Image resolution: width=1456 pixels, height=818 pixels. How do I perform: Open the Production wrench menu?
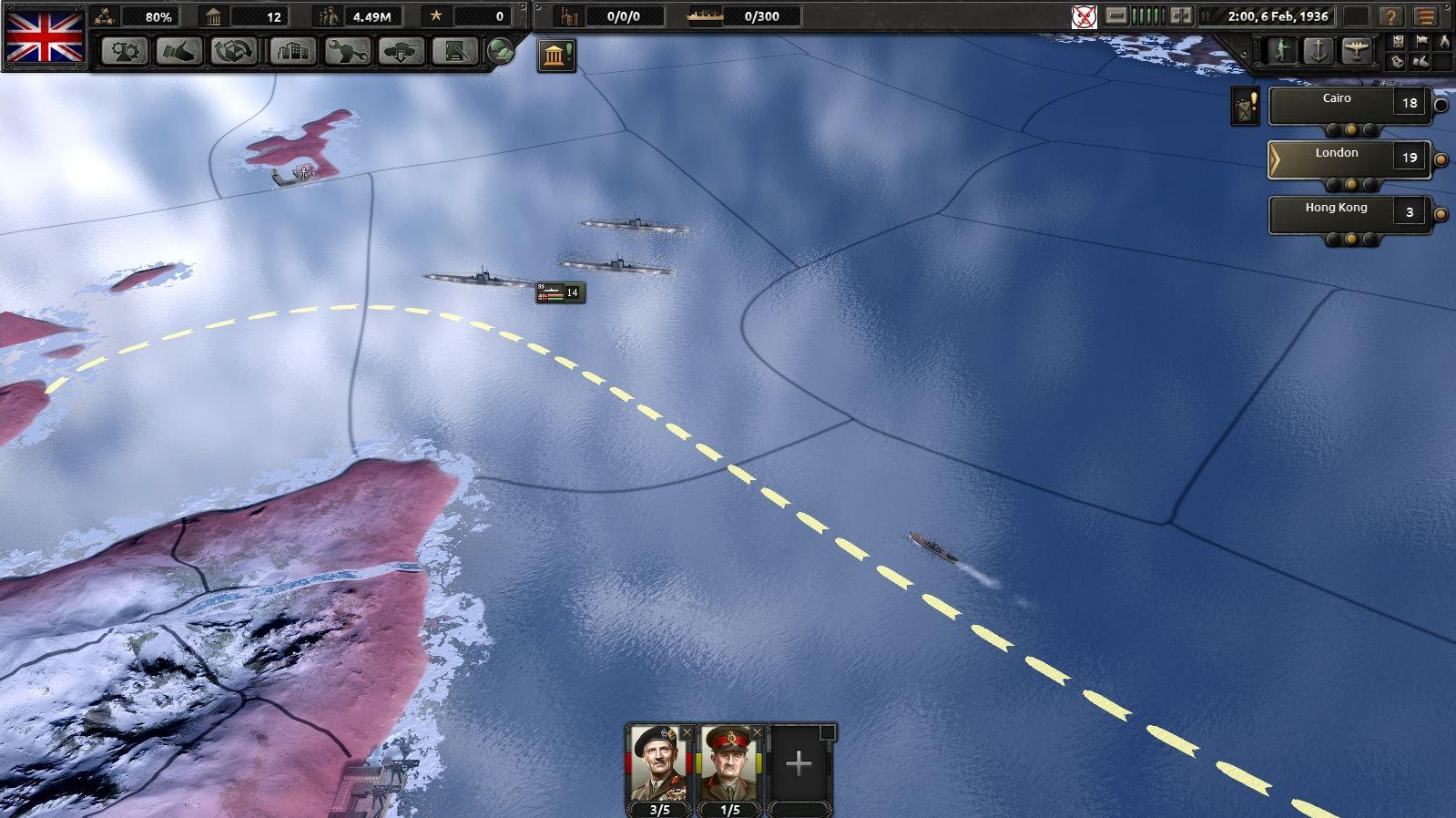tap(347, 51)
